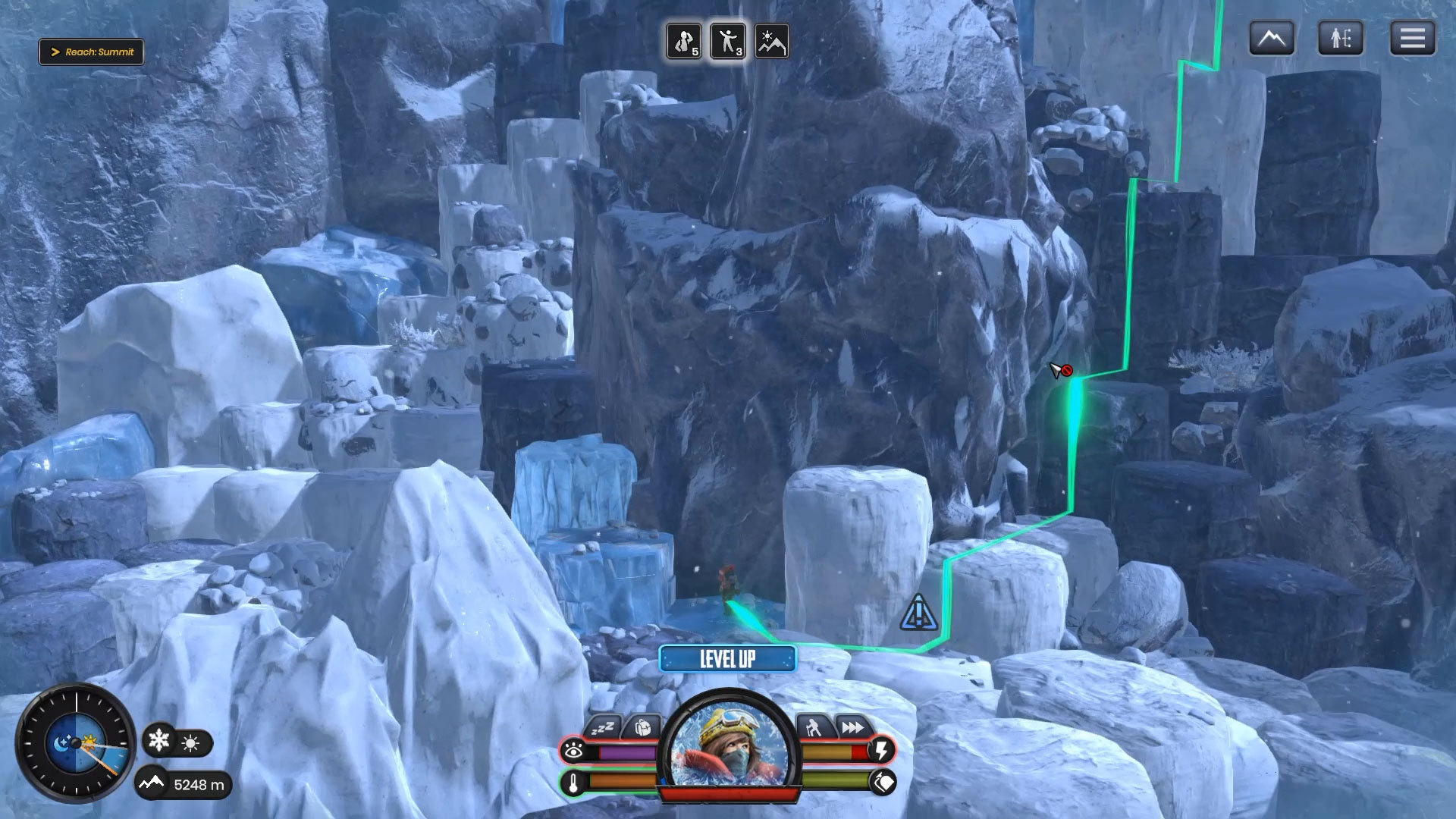This screenshot has height=819, width=1456.
Task: Click the Reach: Summit objective tracker
Action: [x=92, y=52]
